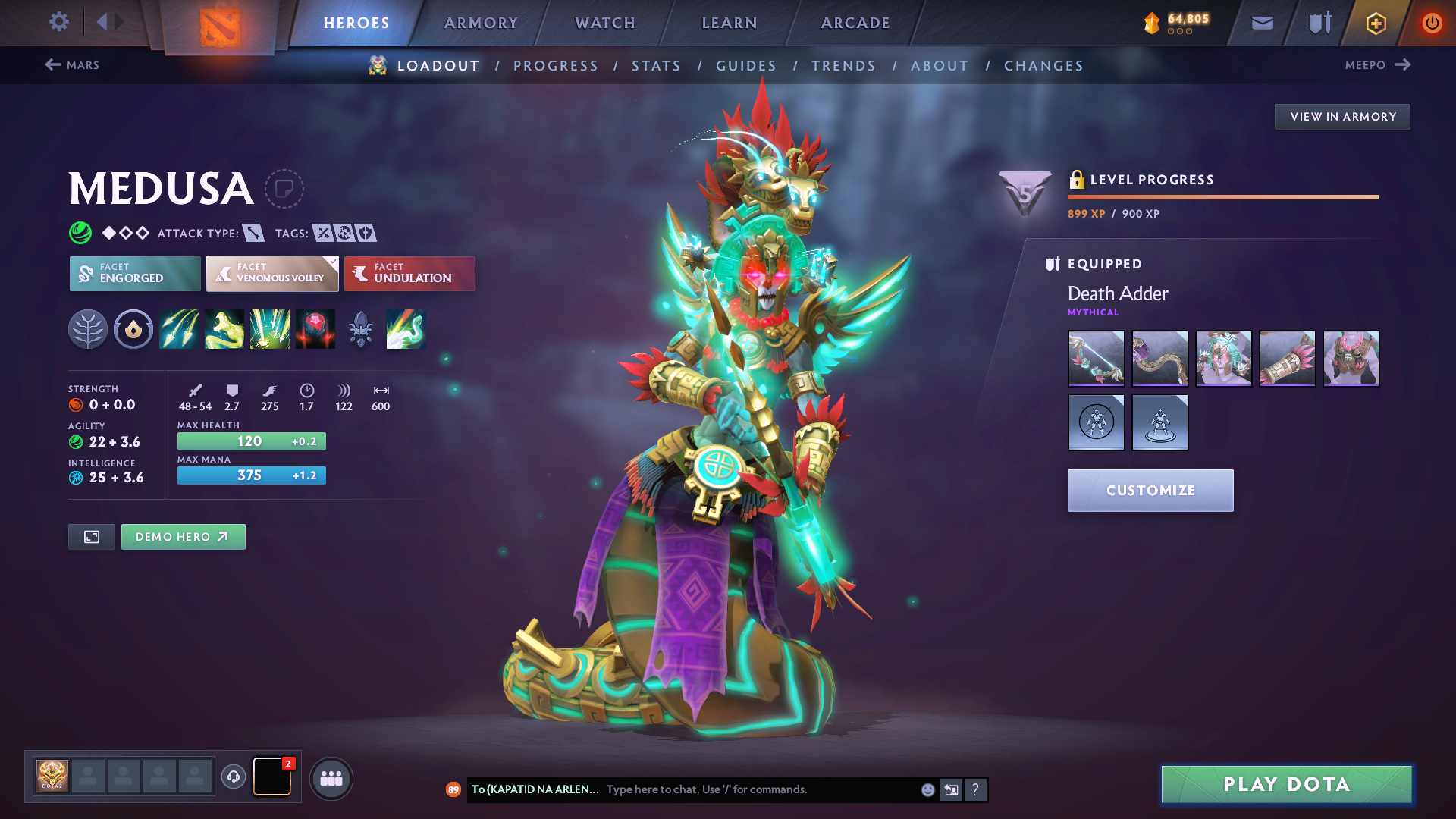Open mail inbox via envelope icon
The image size is (1456, 819).
pyautogui.click(x=1261, y=22)
